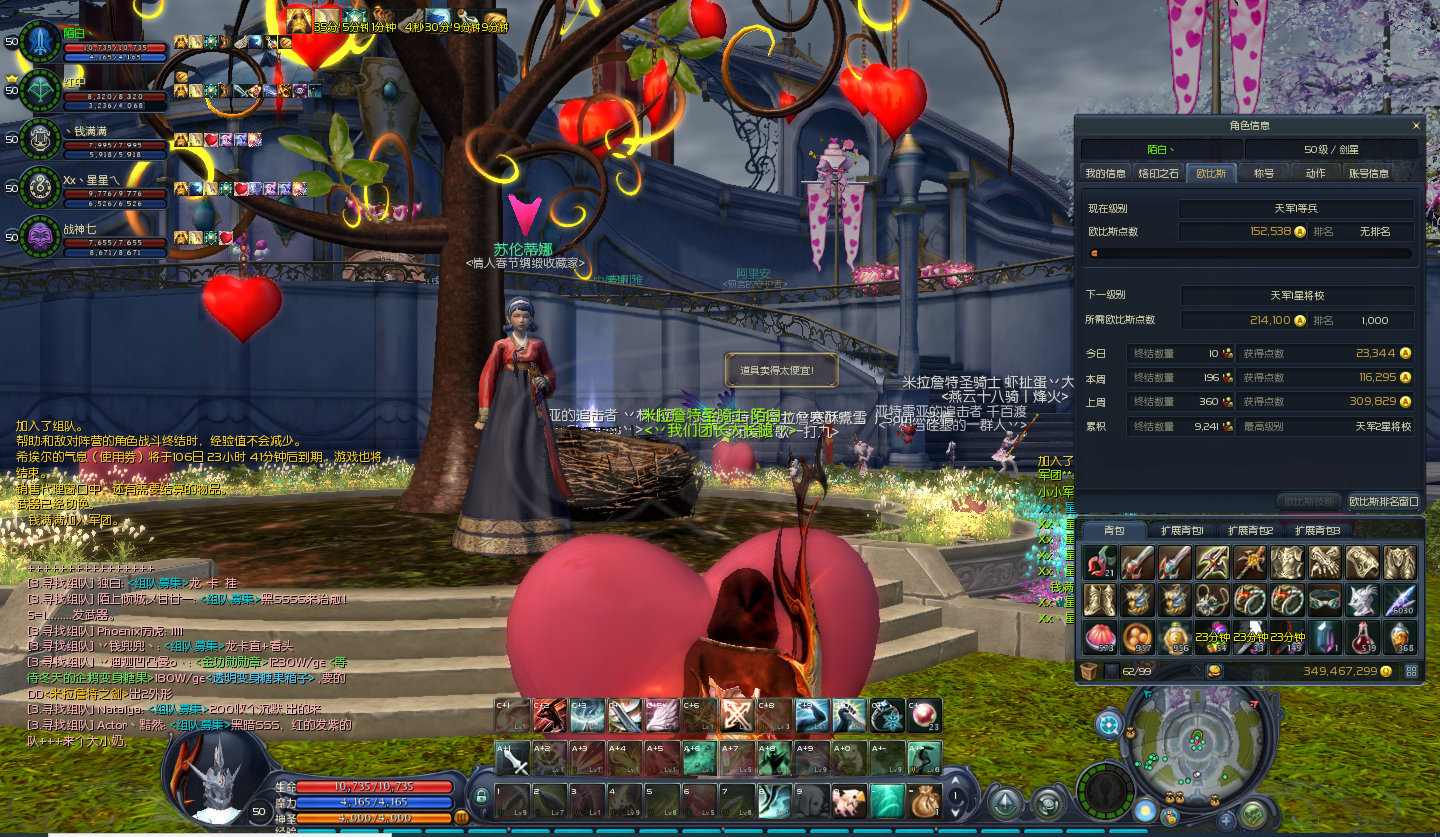Use the pink pearl item with 23 count
The image size is (1440, 837).
tap(925, 715)
